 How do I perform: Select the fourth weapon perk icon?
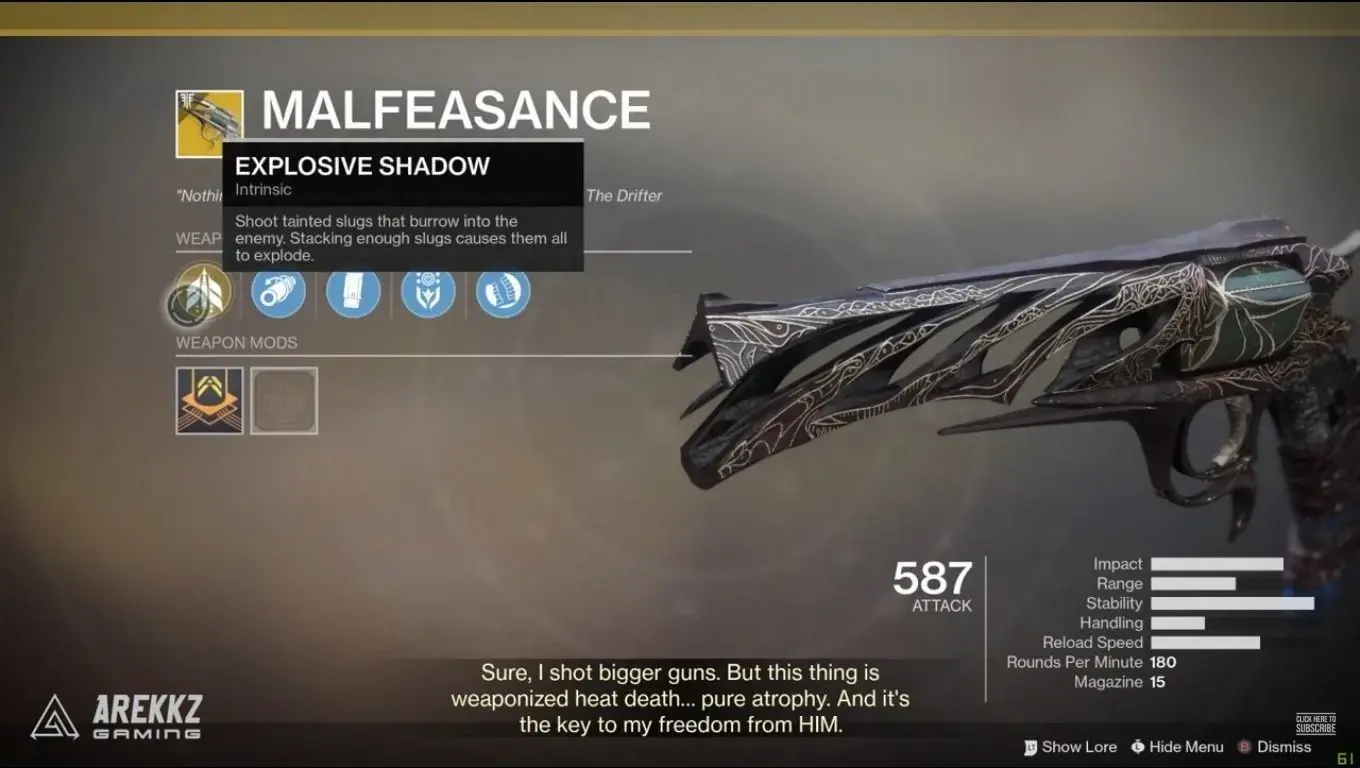(428, 292)
